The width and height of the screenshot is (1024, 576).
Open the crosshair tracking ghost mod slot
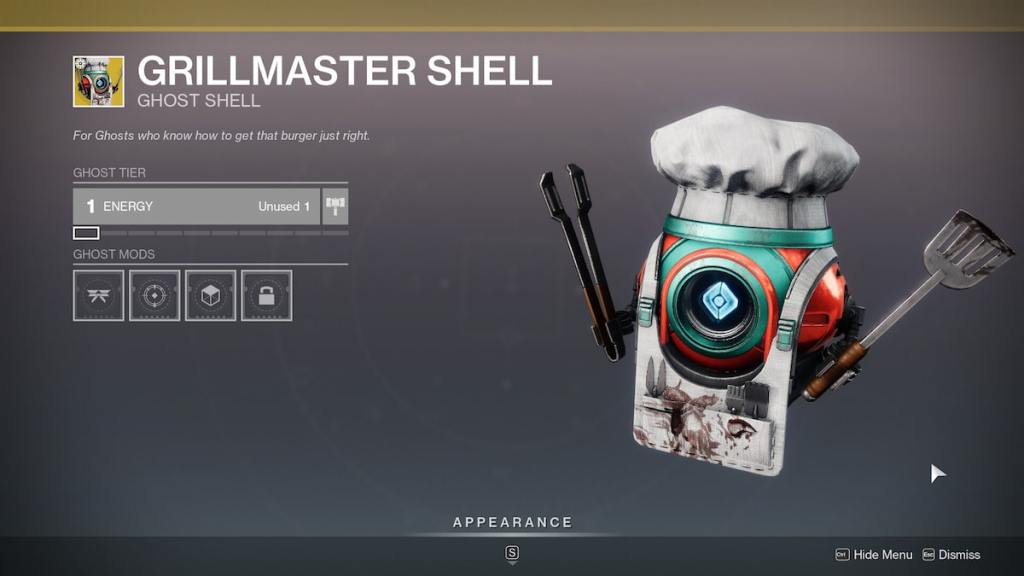(154, 295)
